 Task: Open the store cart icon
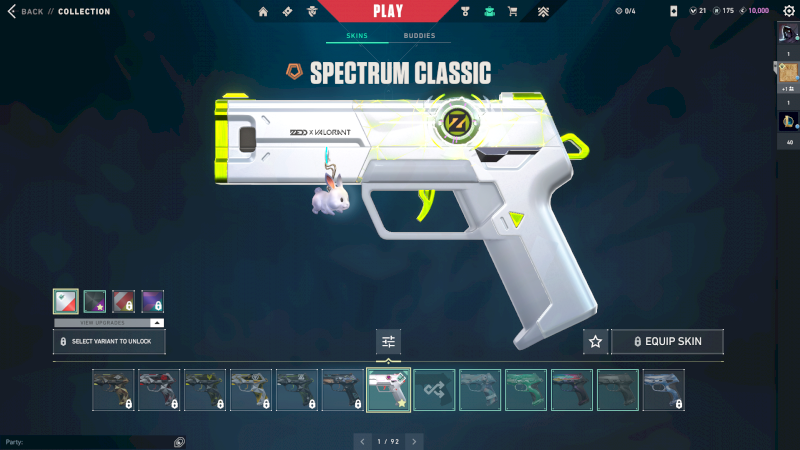point(513,12)
